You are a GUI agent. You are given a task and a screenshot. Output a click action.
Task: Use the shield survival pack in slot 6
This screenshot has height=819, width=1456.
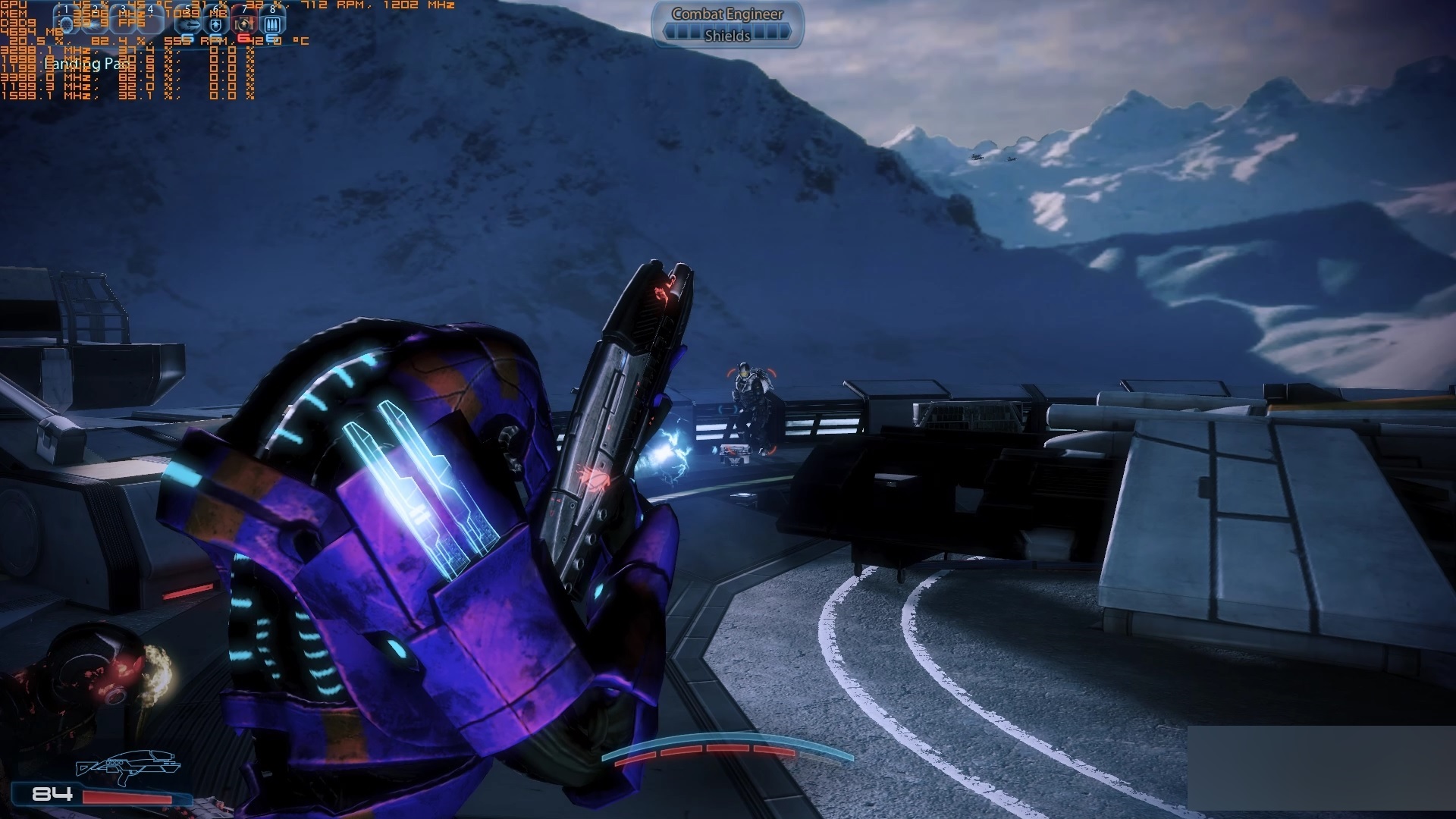[x=216, y=24]
